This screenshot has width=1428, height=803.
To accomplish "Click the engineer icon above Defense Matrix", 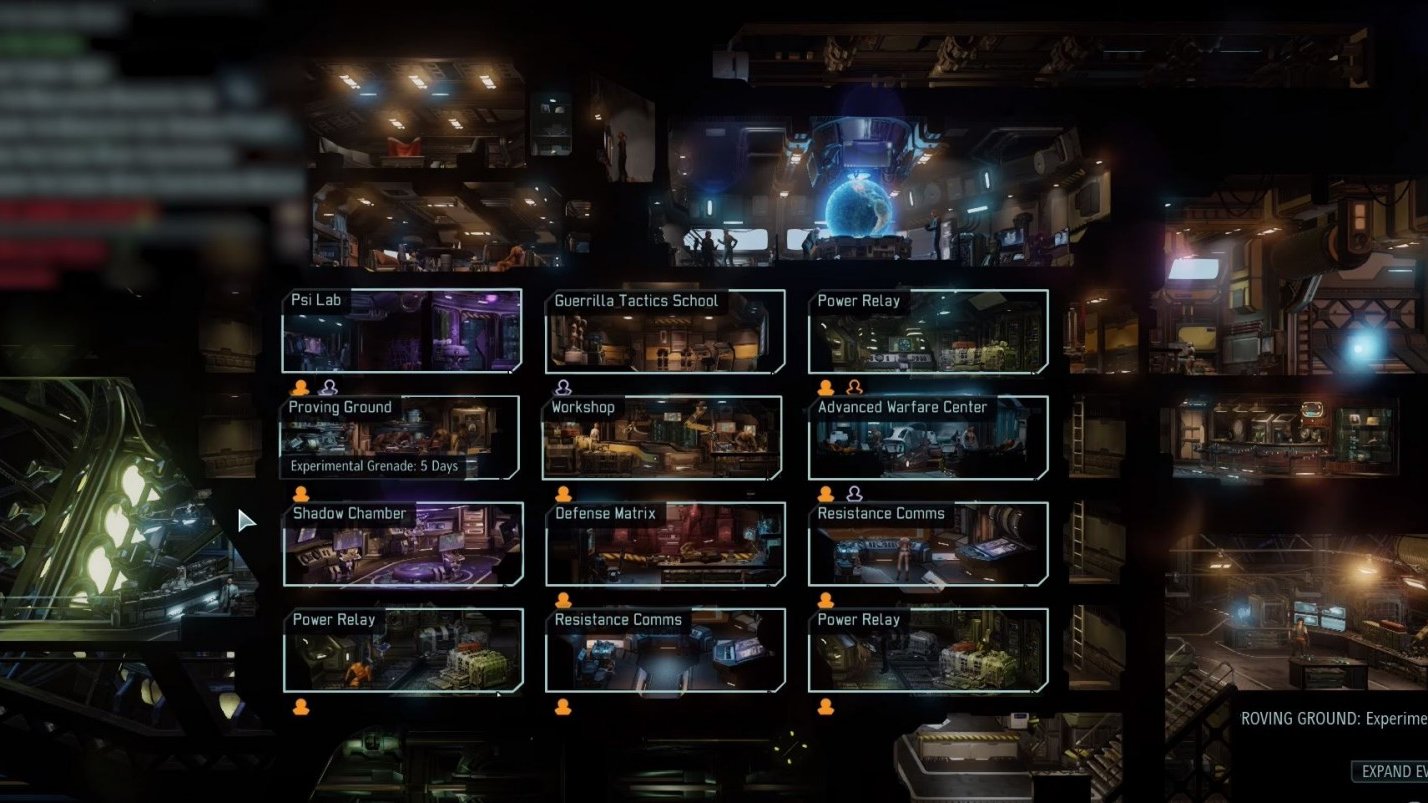I will (563, 495).
